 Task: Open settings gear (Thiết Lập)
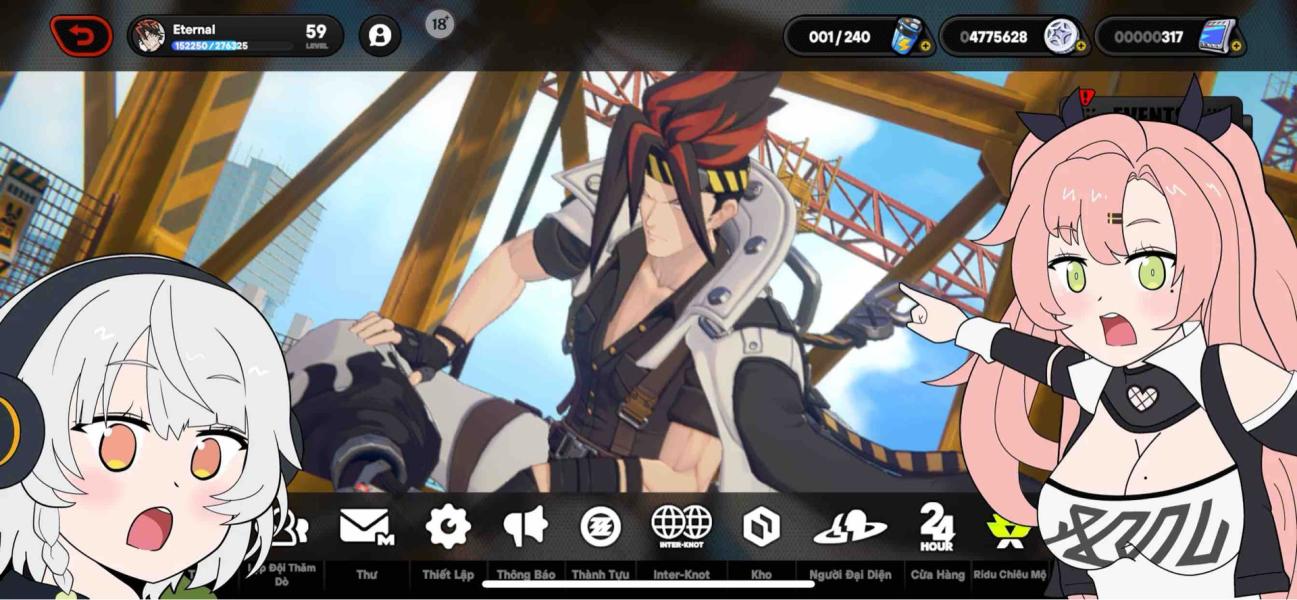click(x=447, y=527)
